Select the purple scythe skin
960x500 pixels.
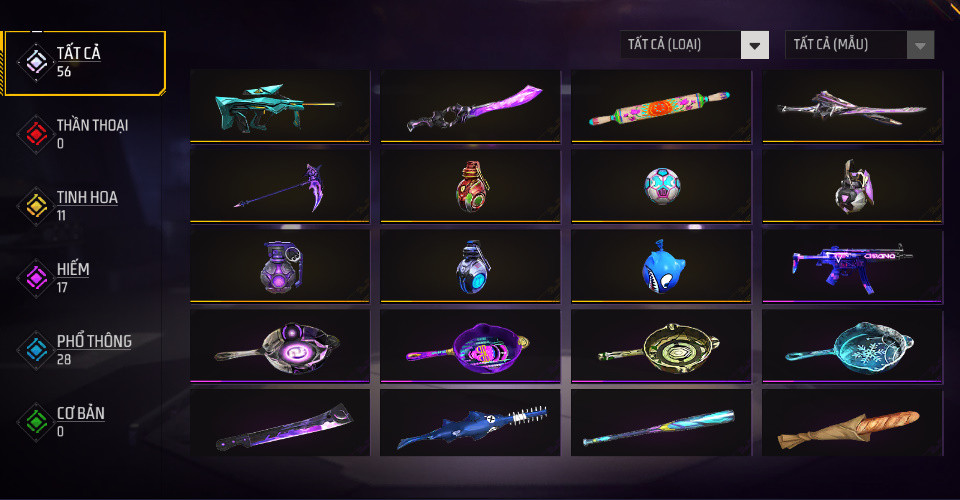pos(279,185)
